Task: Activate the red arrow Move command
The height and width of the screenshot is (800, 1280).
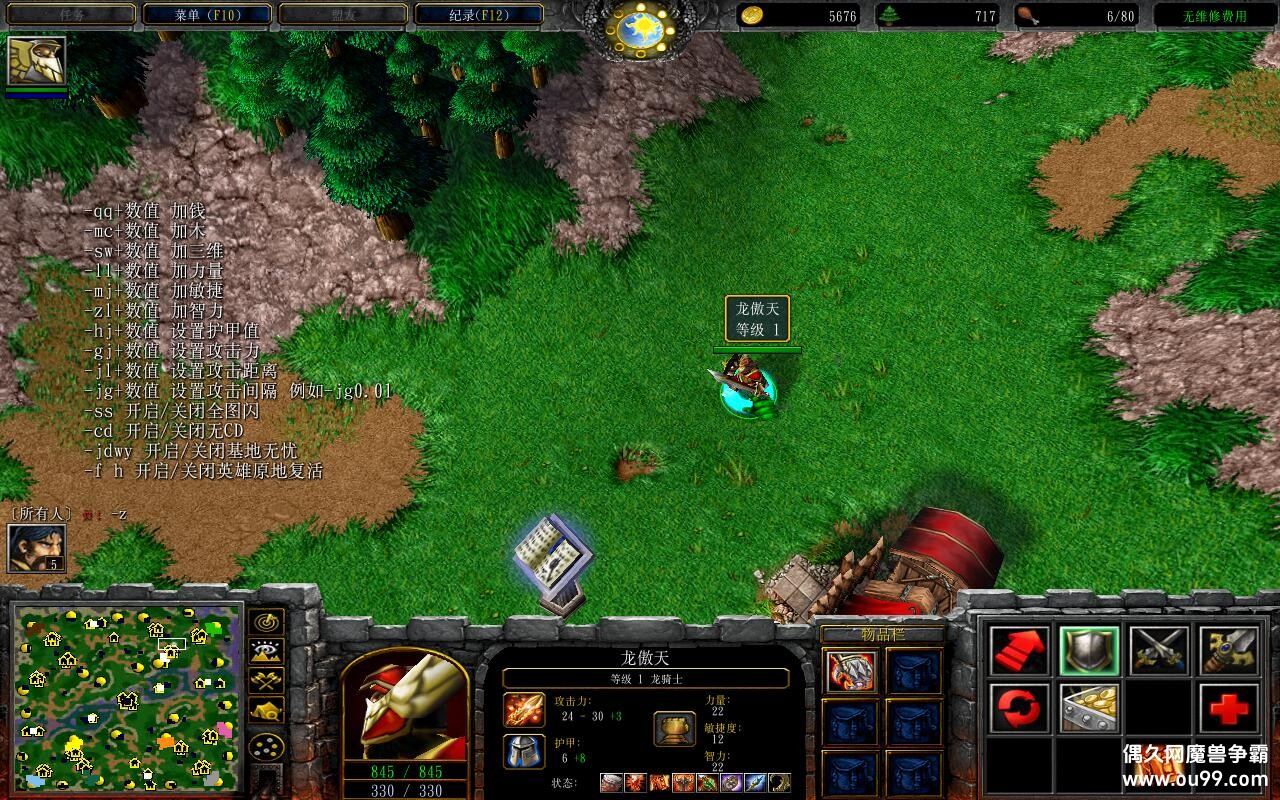Action: pyautogui.click(x=1020, y=651)
